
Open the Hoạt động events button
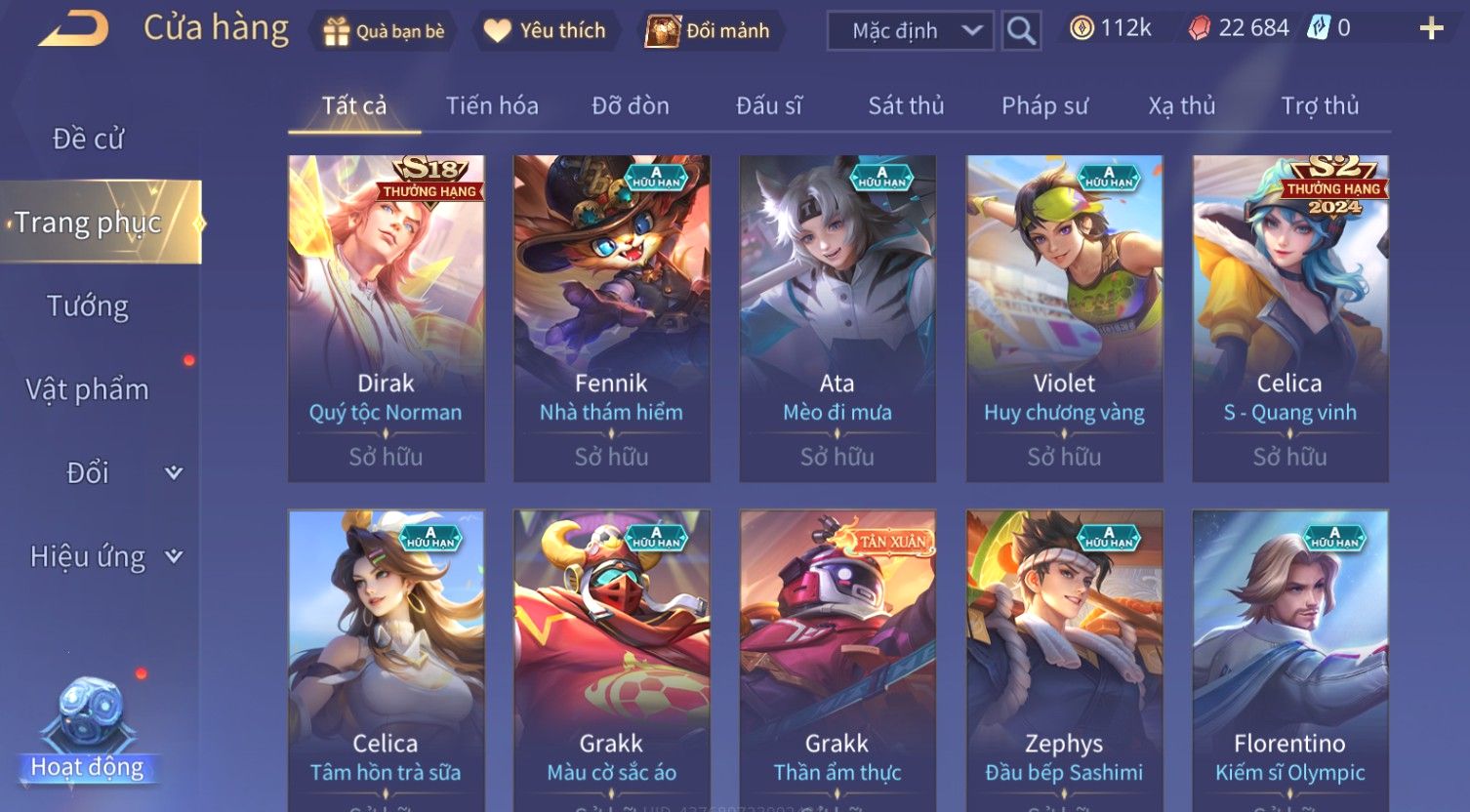(x=88, y=732)
